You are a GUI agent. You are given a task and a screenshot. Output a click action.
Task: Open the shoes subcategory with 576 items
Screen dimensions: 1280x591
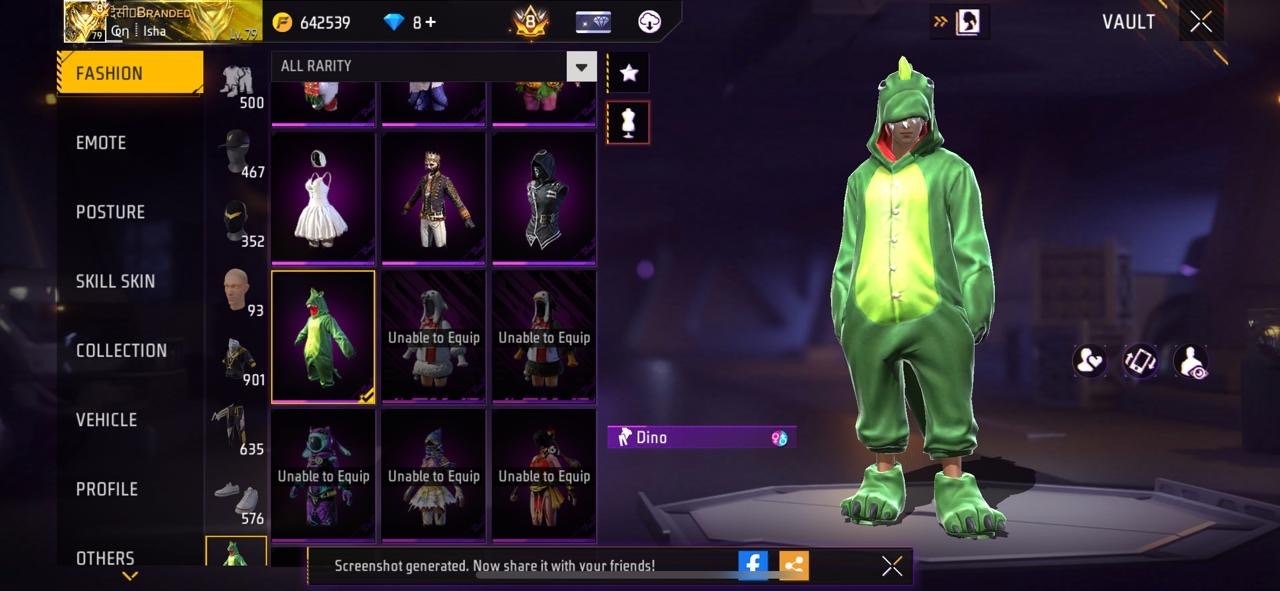click(237, 500)
